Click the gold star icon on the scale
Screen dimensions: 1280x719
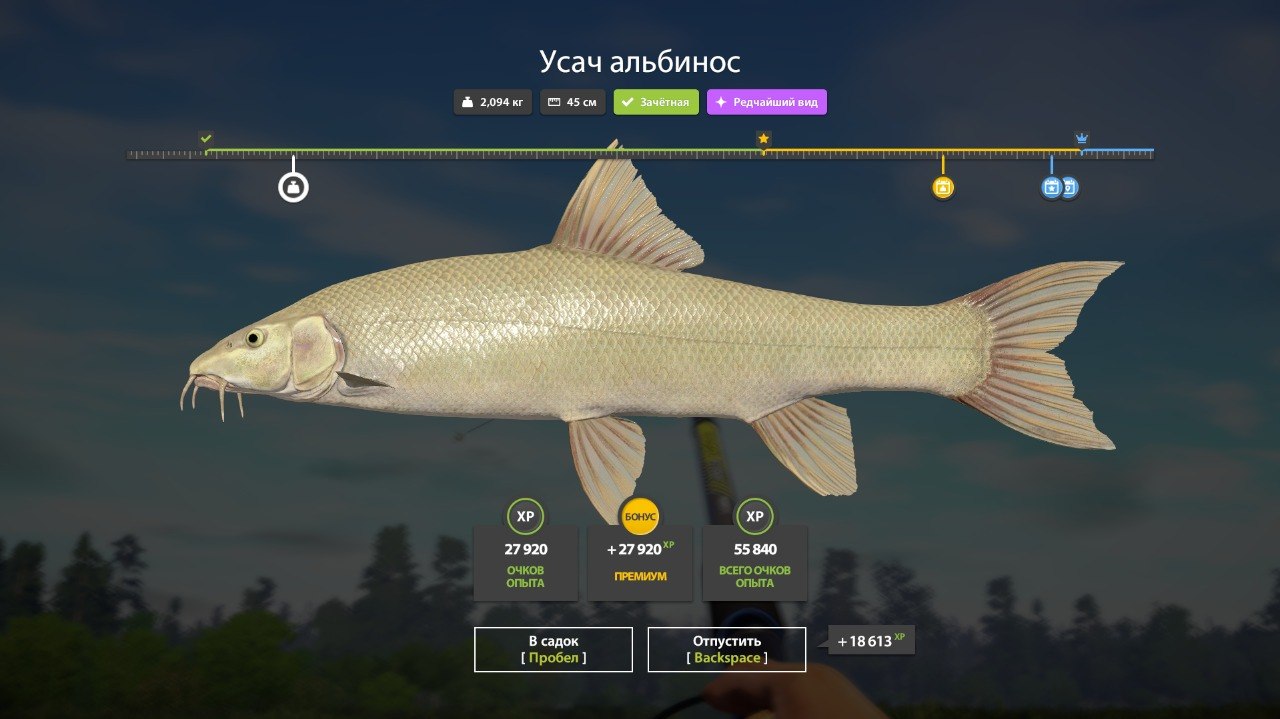[764, 139]
